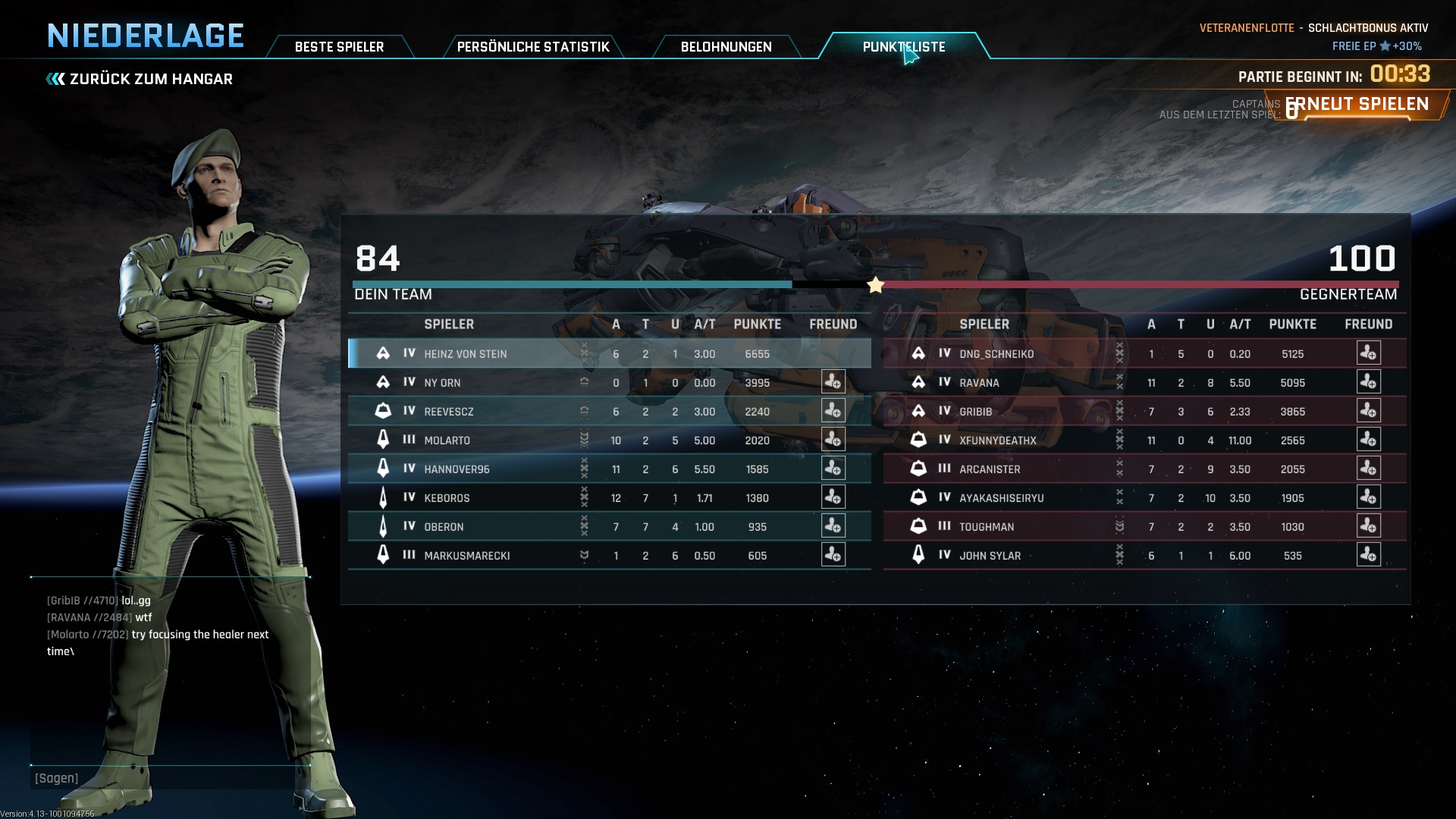This screenshot has width=1456, height=819.
Task: Add XFUNNYDEATHX to friends
Action: (x=1368, y=440)
